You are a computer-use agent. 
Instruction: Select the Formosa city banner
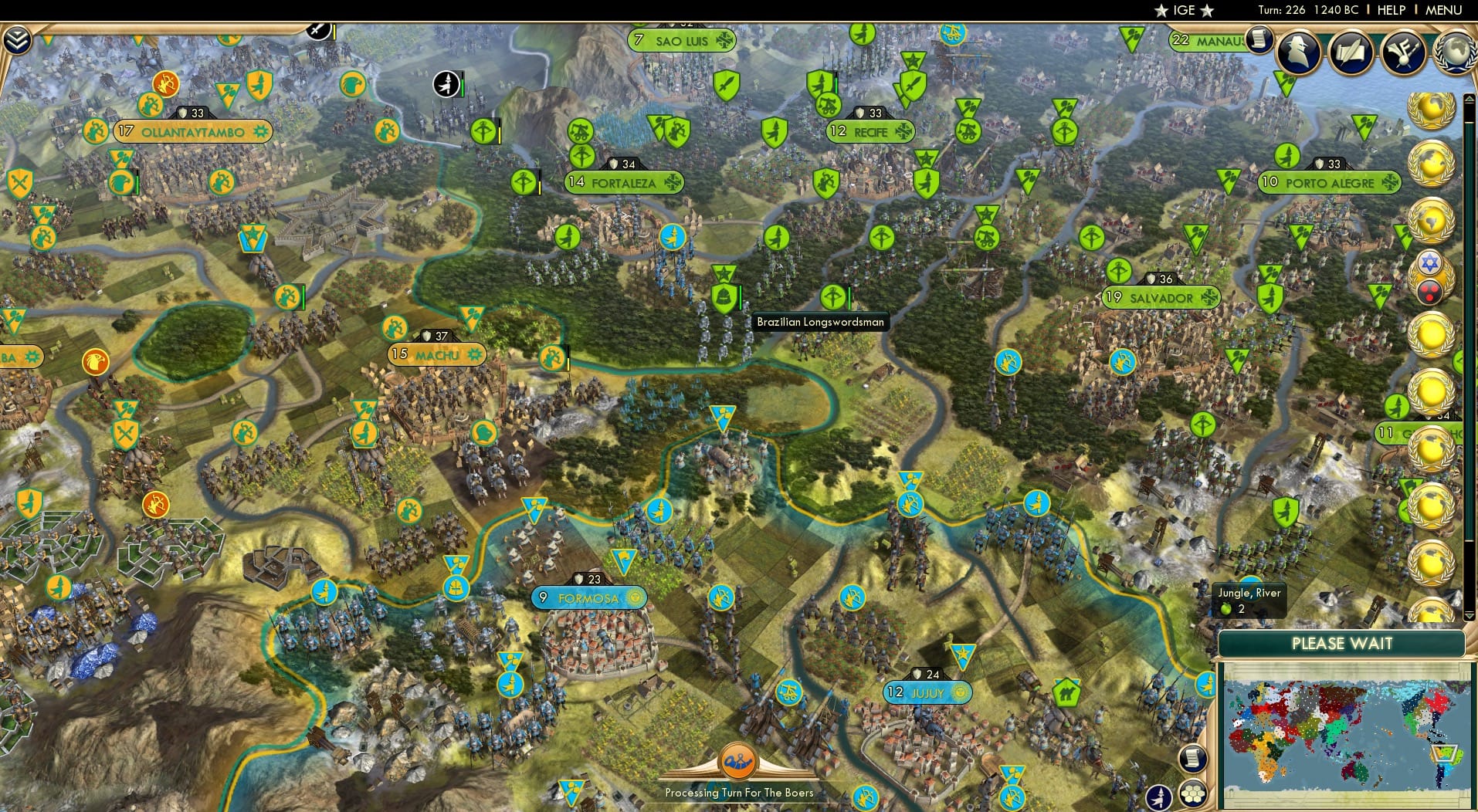coord(589,597)
